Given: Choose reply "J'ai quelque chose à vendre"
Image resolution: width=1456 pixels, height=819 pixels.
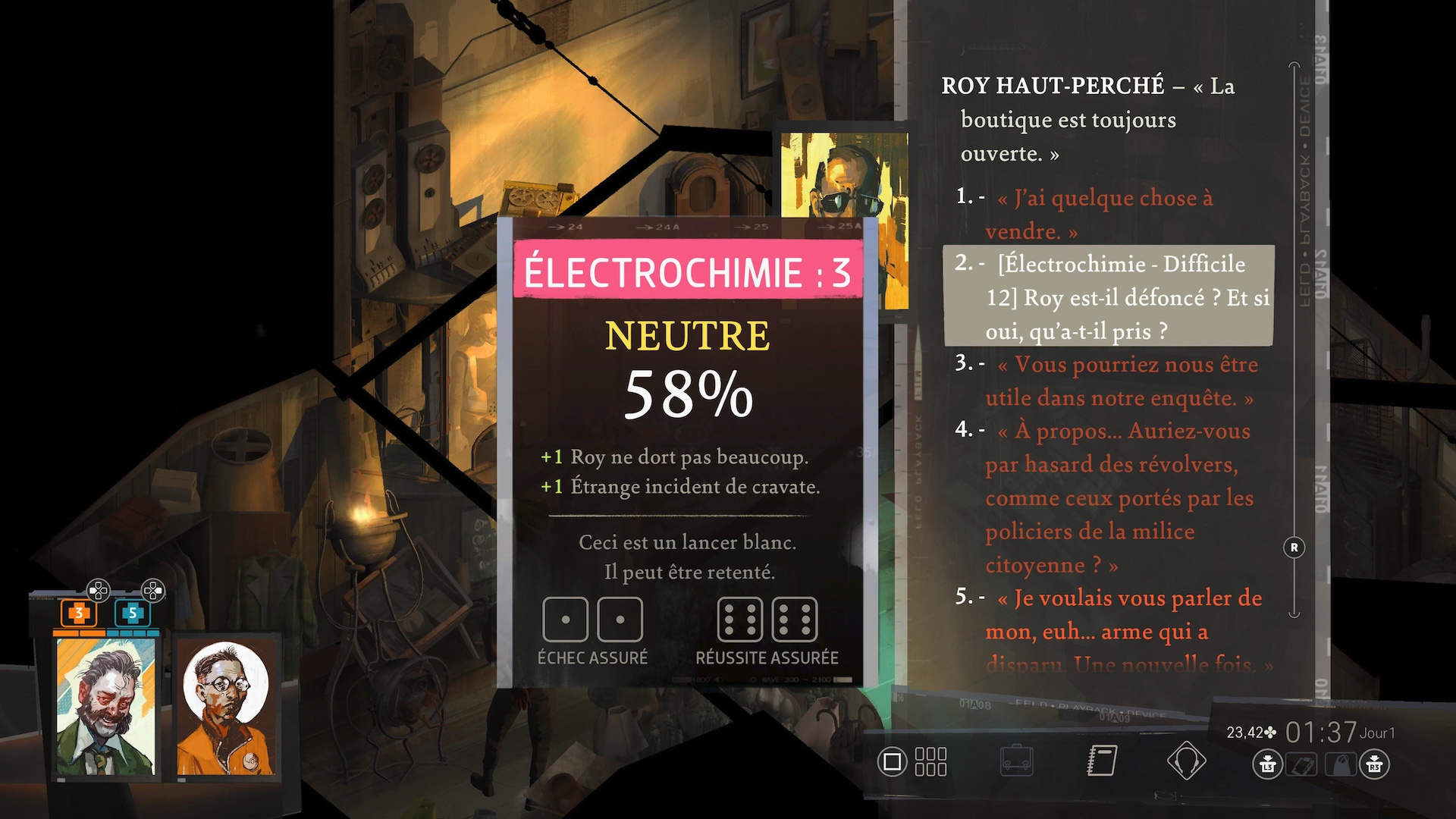Looking at the screenshot, I should pos(1105,214).
